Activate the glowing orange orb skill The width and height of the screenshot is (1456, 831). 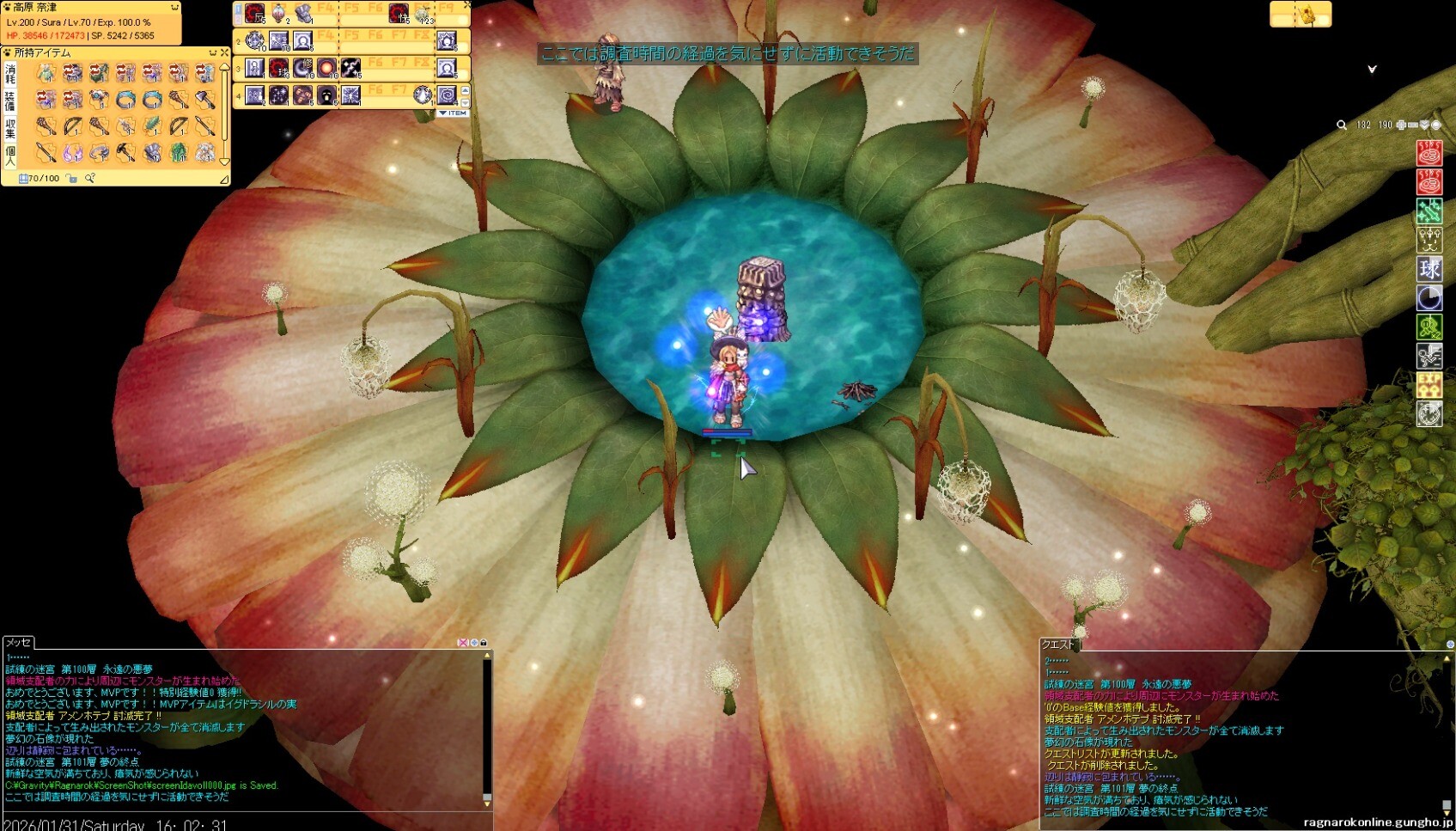[x=326, y=68]
